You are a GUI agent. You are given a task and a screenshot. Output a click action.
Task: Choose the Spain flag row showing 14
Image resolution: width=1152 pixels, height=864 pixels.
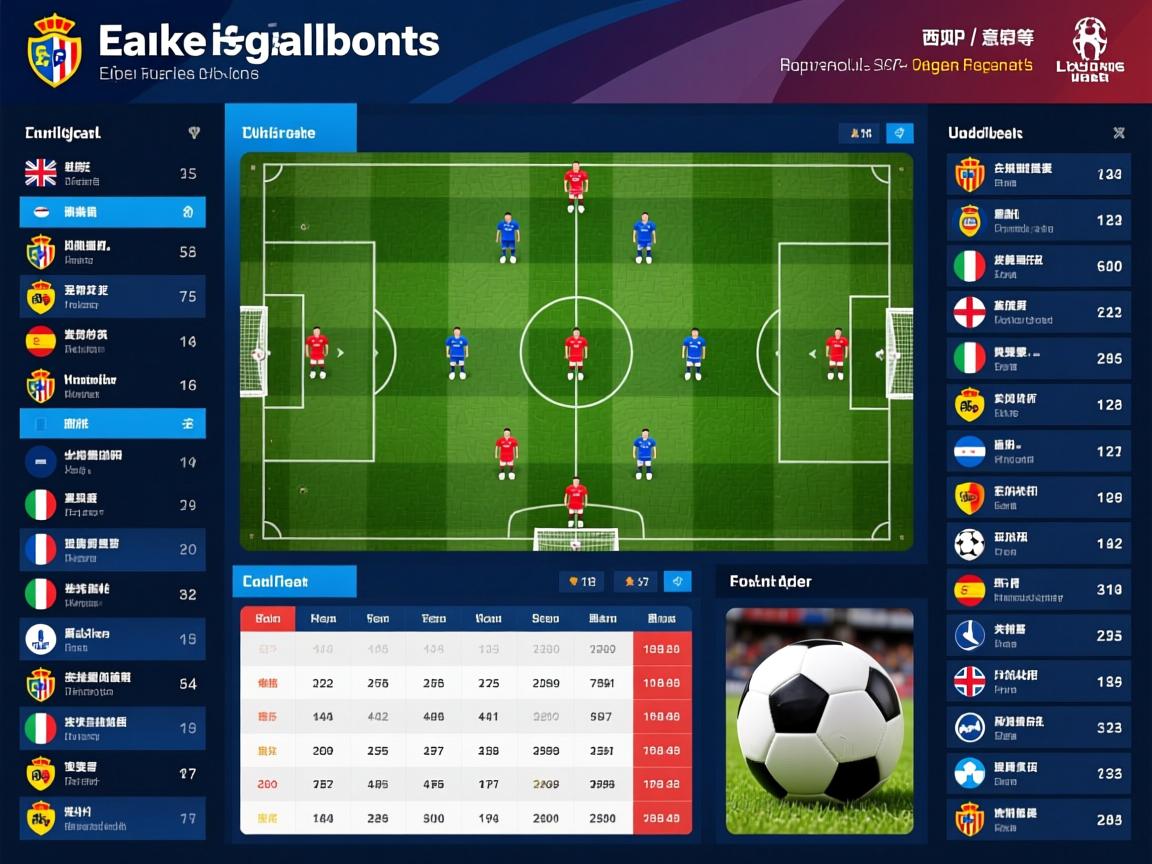pyautogui.click(x=112, y=341)
